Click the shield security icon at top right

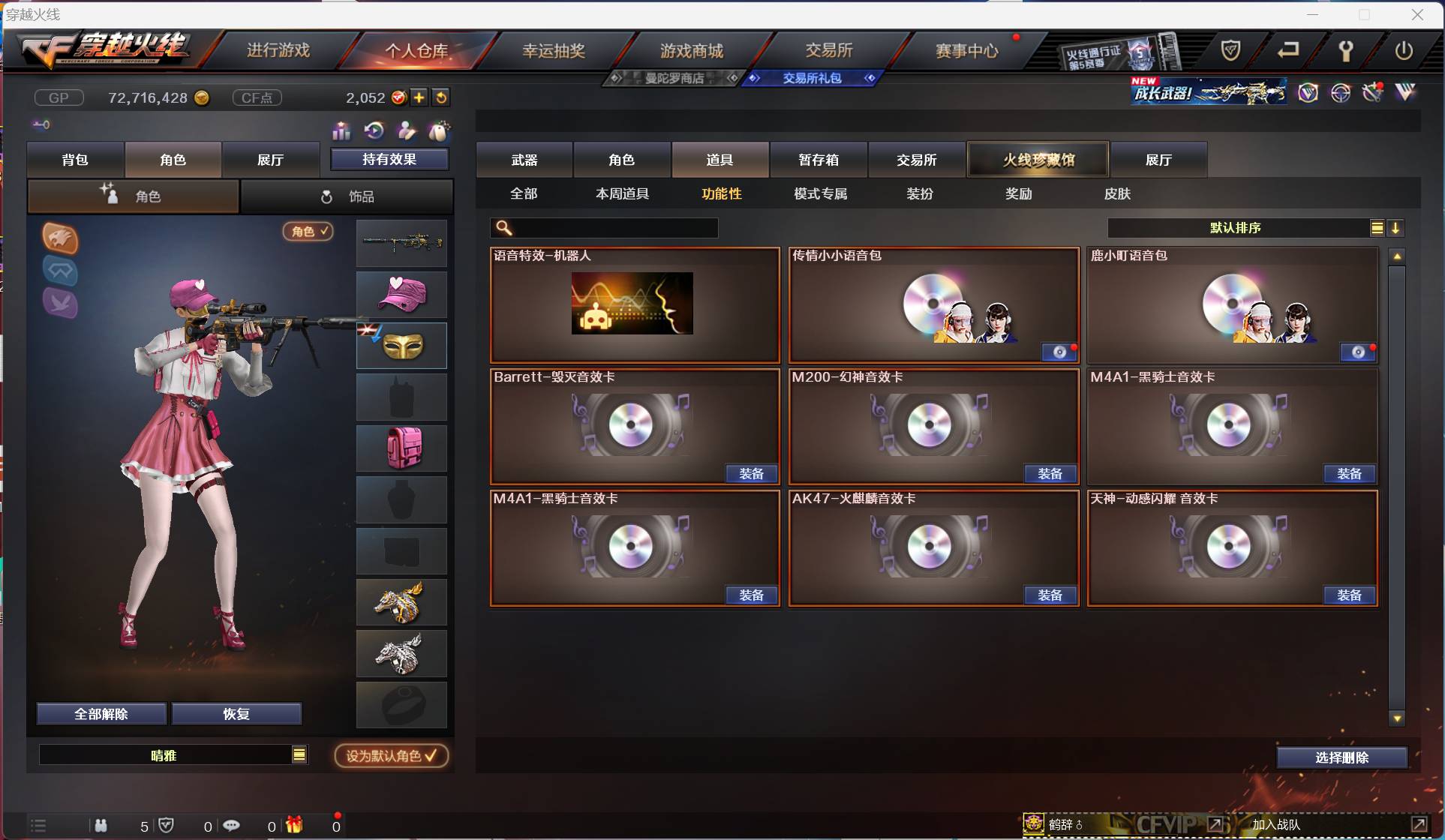tap(1231, 51)
